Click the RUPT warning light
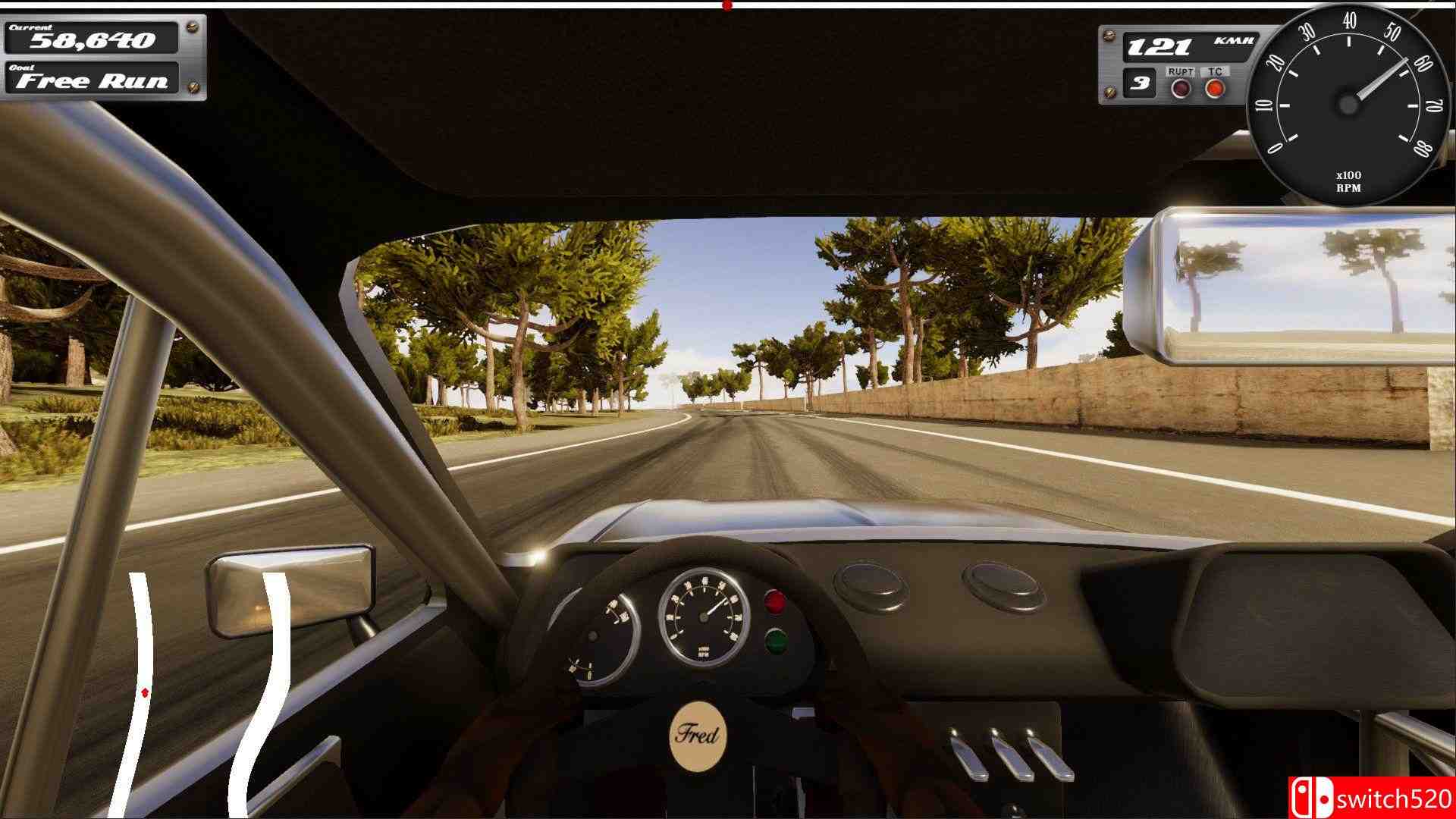Screen dimensions: 1456x819 [1180, 86]
